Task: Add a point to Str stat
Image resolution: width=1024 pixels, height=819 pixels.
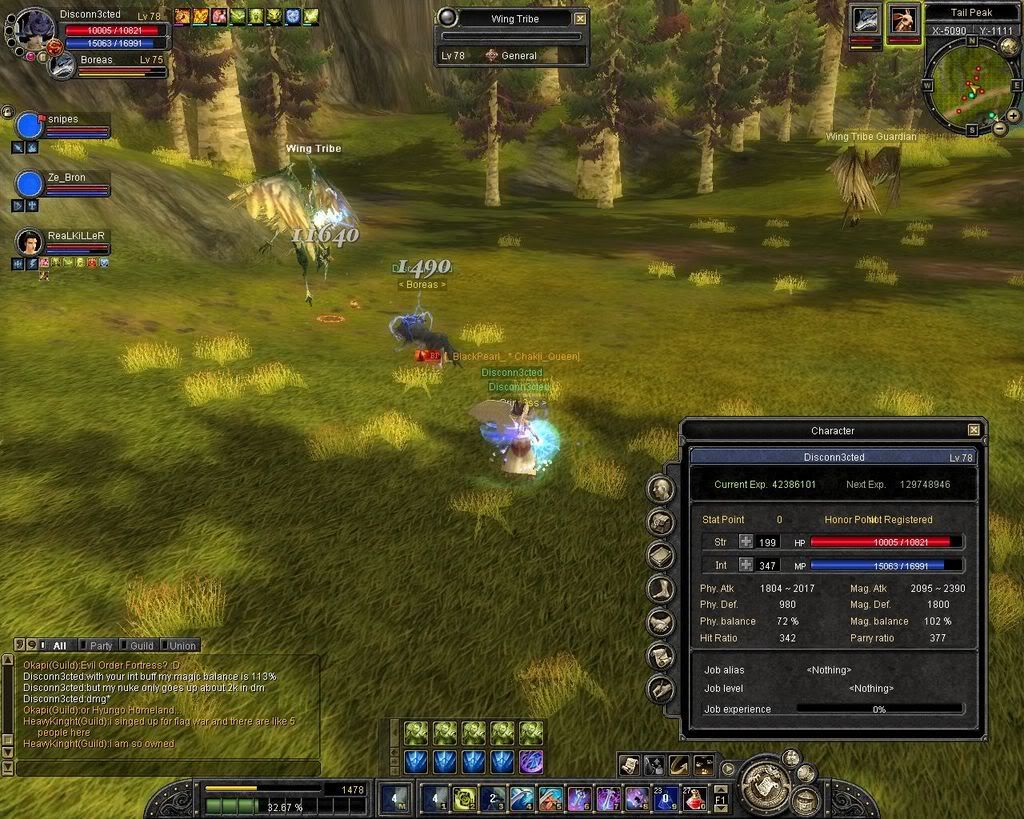Action: (746, 541)
